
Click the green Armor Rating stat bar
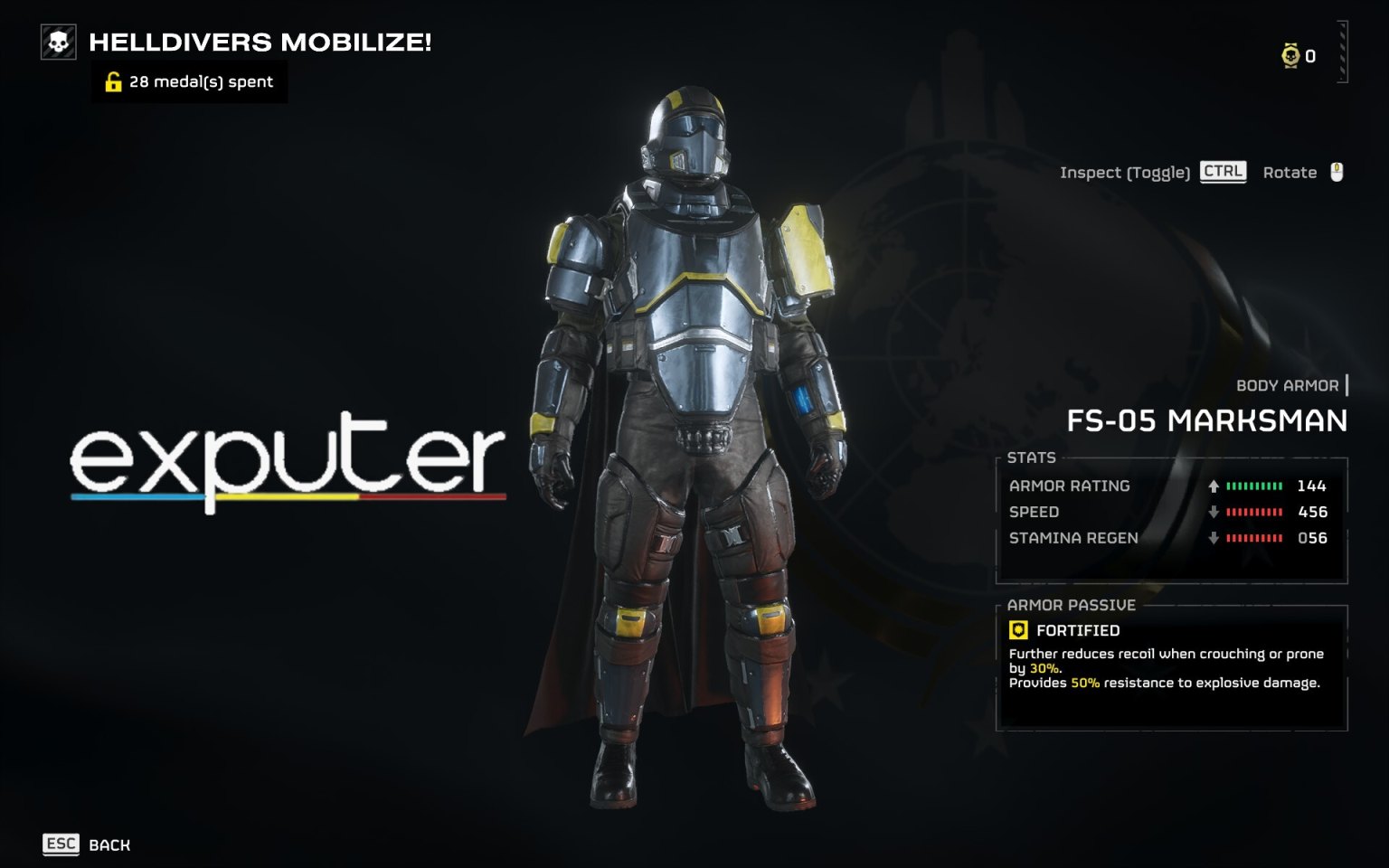pos(1252,486)
